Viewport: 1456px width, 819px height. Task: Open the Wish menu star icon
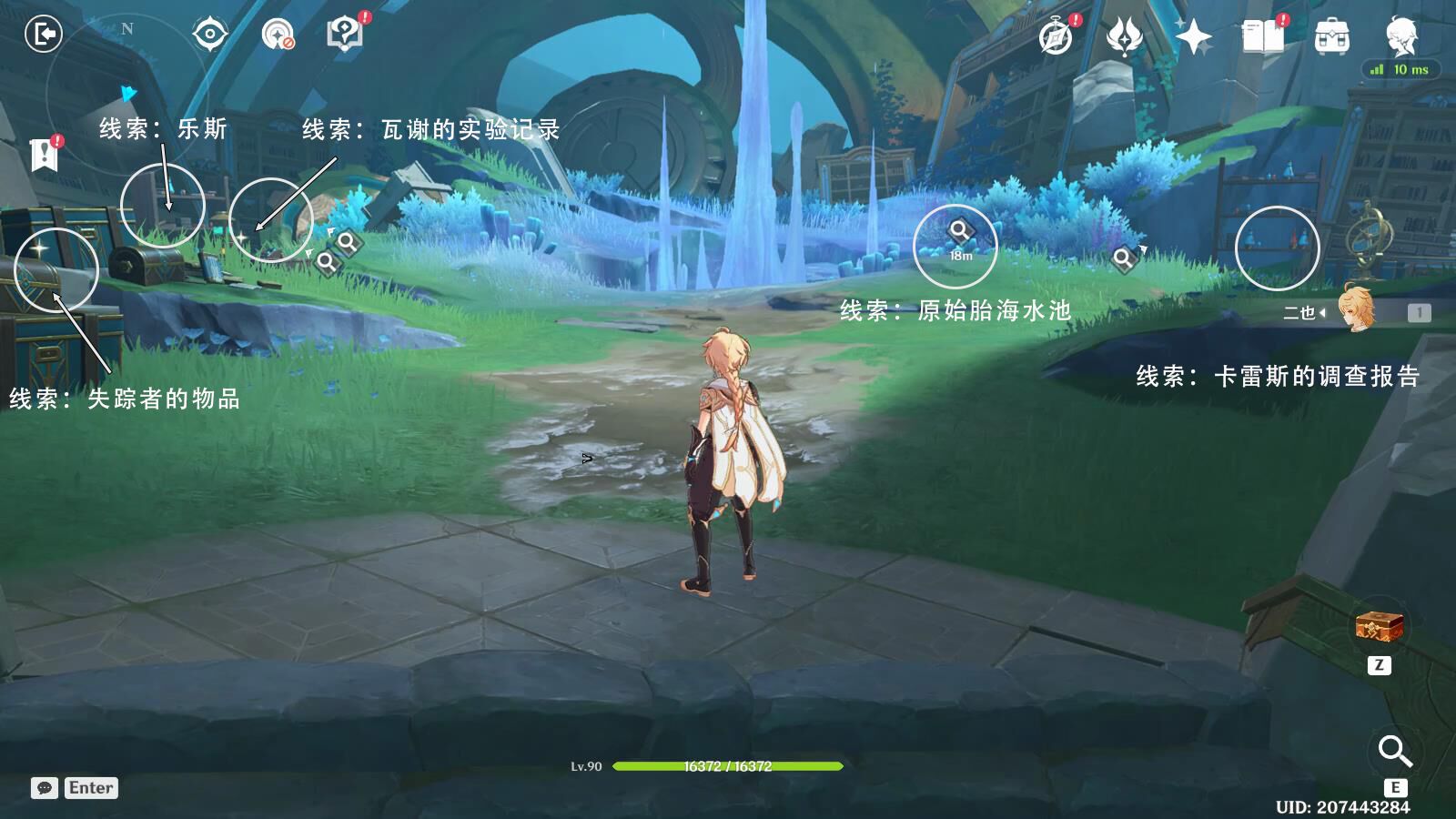(x=1195, y=35)
